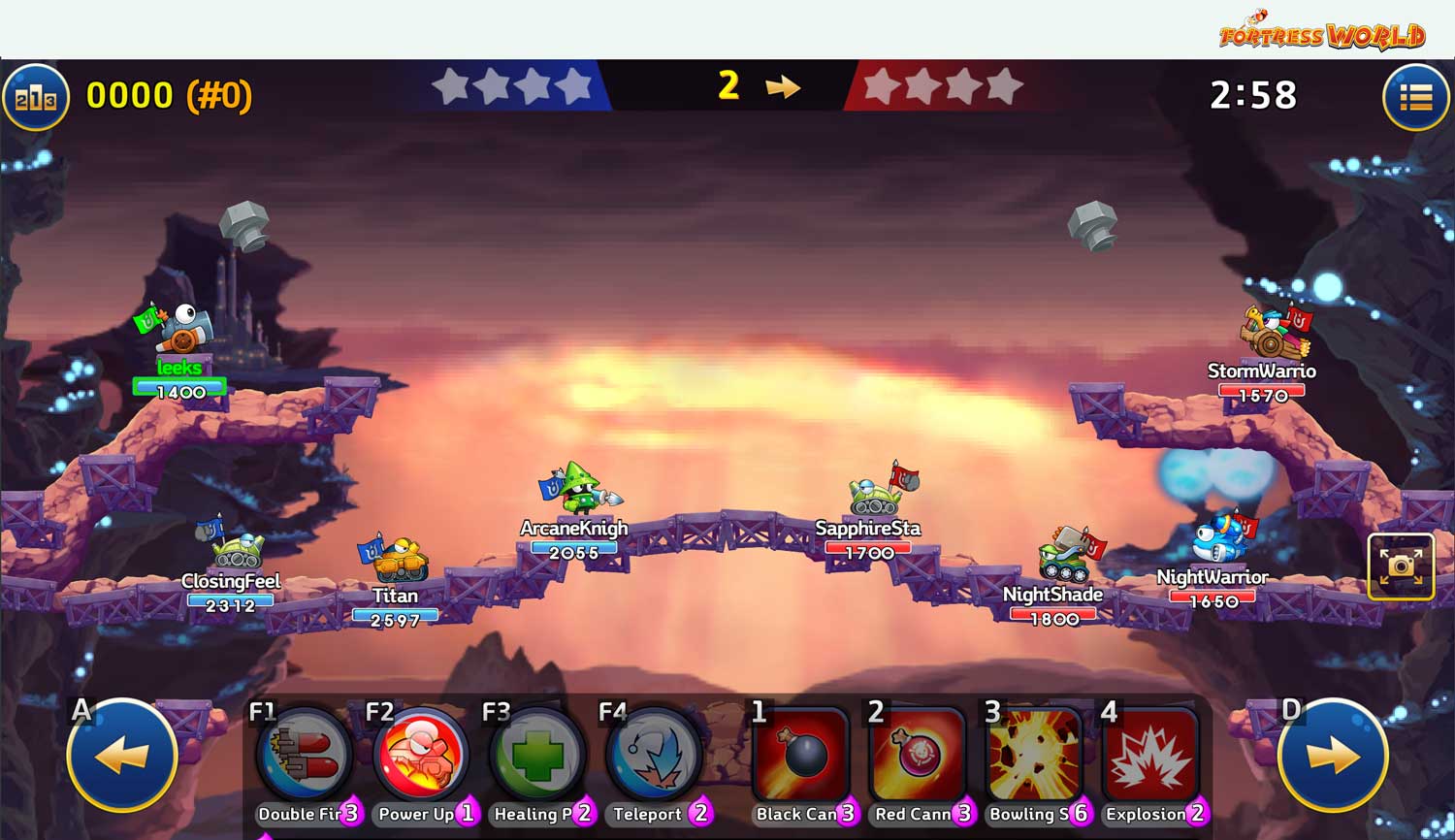Image resolution: width=1455 pixels, height=840 pixels.
Task: Fire using the Explosion item icon
Action: click(1150, 757)
